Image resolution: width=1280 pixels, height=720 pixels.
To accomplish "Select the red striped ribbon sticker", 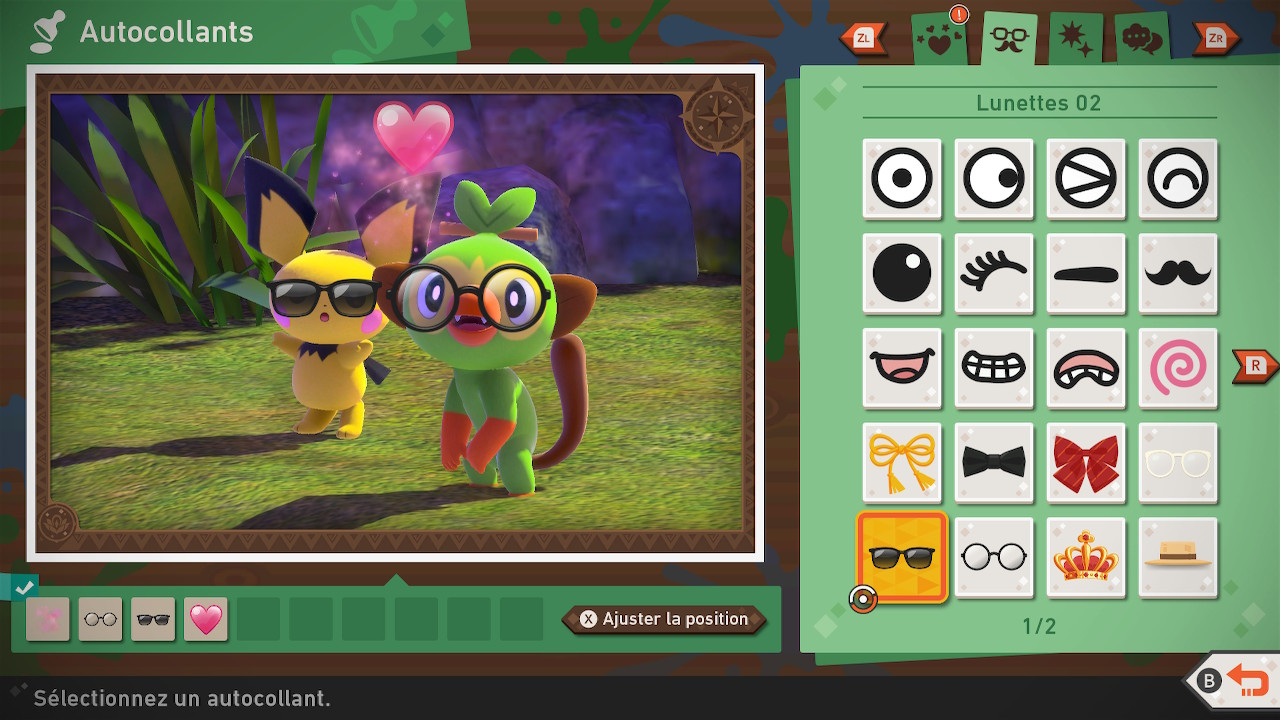I will pos(1086,462).
